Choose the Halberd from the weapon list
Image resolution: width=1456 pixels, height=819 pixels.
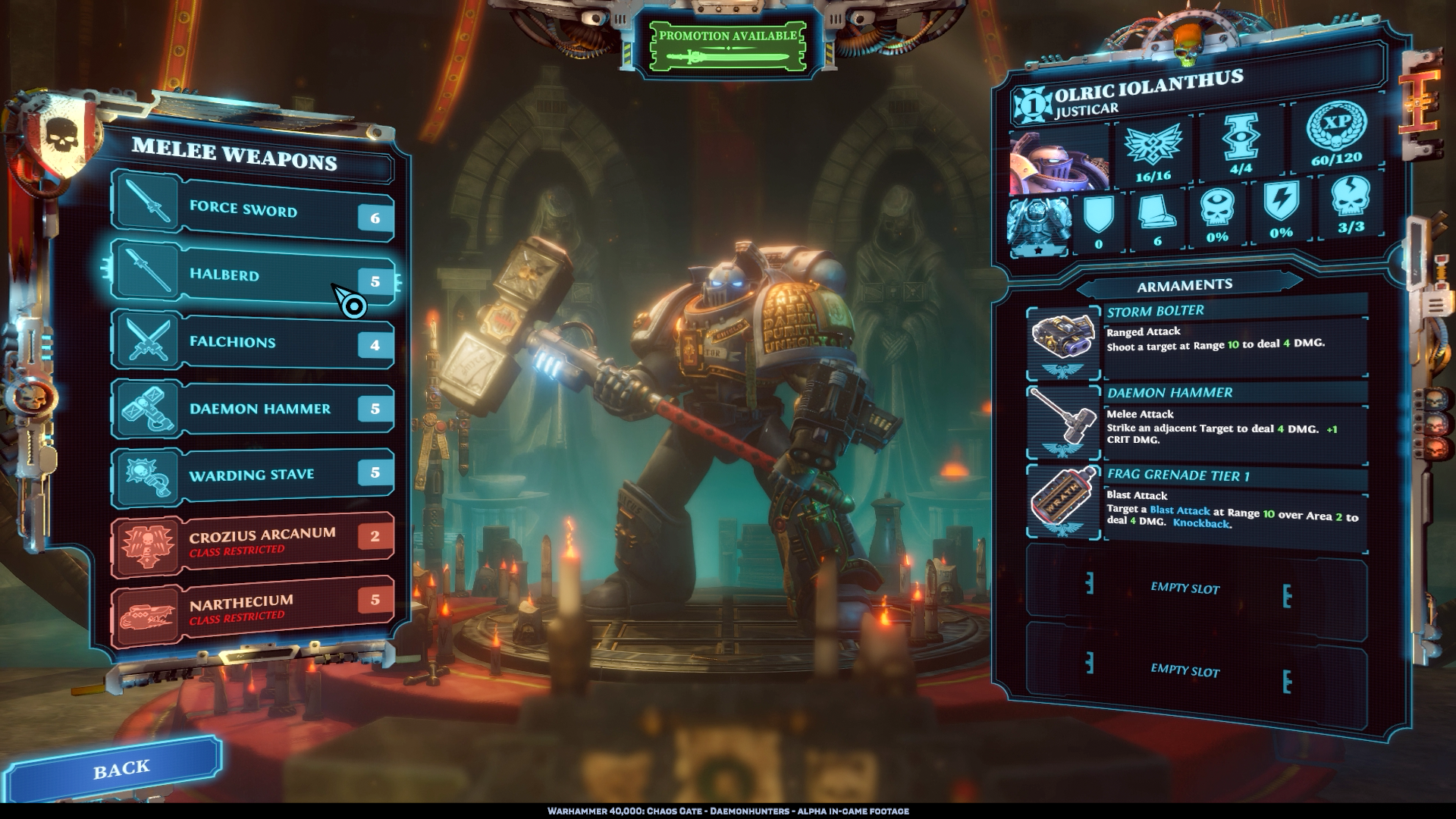click(x=253, y=273)
